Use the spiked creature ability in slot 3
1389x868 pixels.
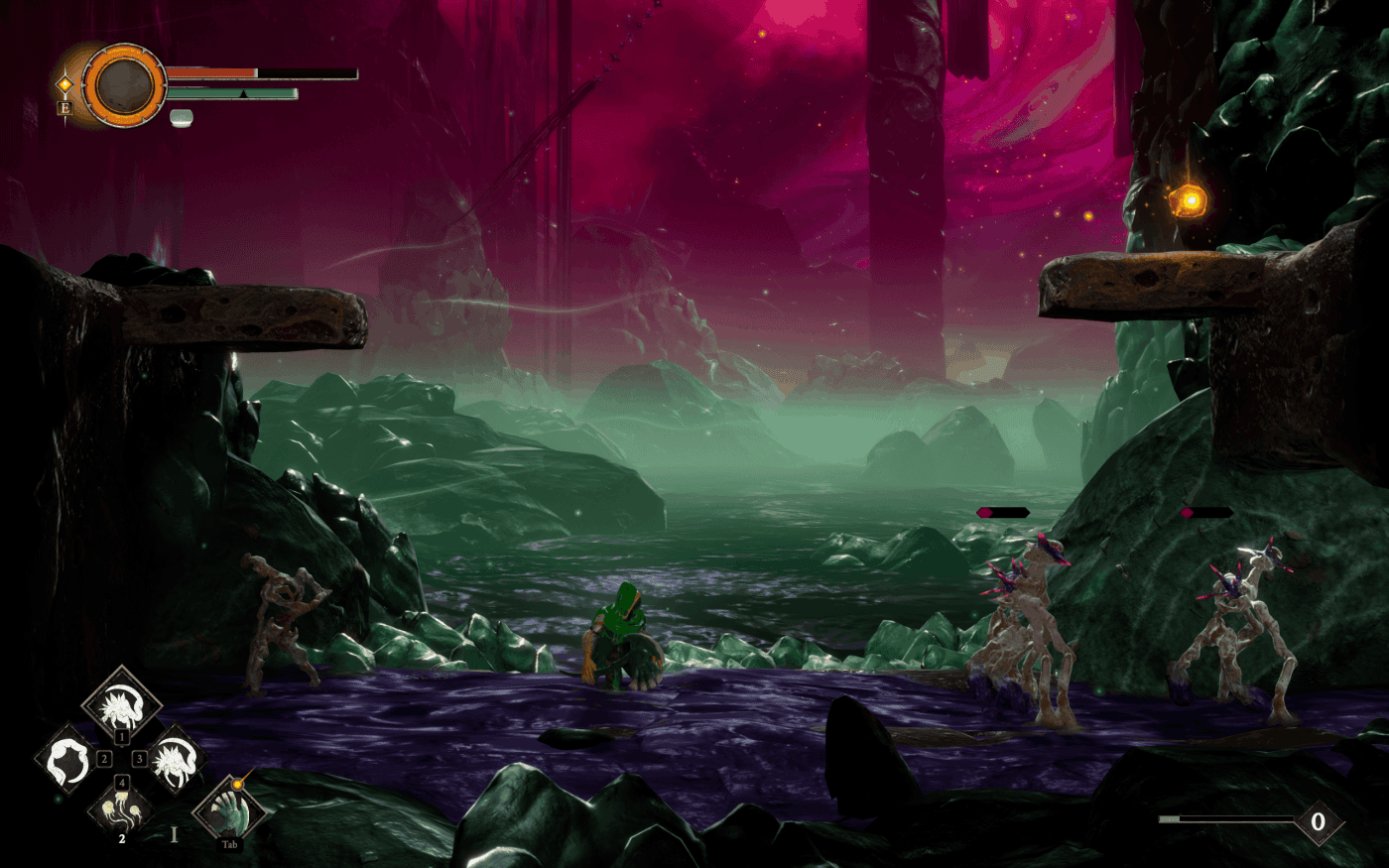tap(176, 760)
